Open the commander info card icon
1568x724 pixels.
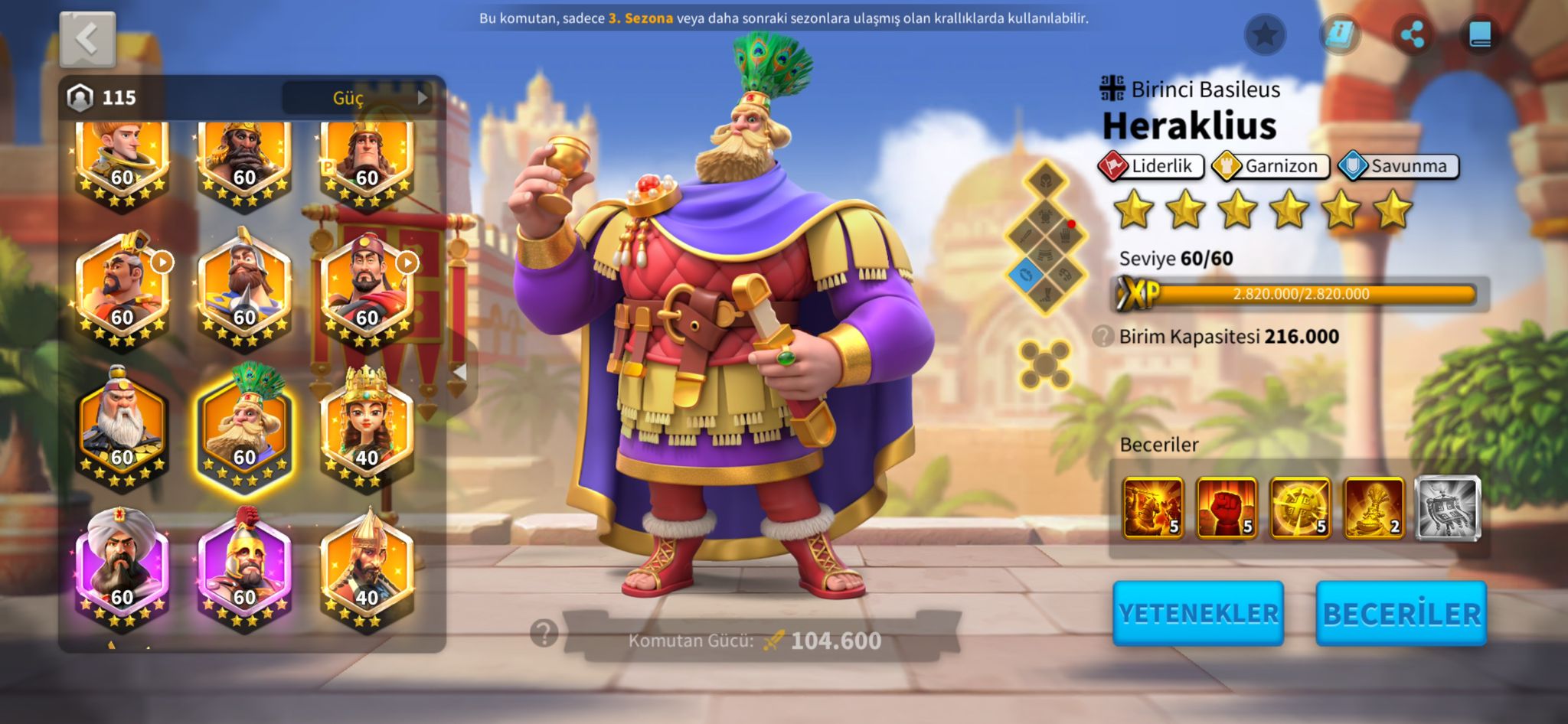(1339, 34)
